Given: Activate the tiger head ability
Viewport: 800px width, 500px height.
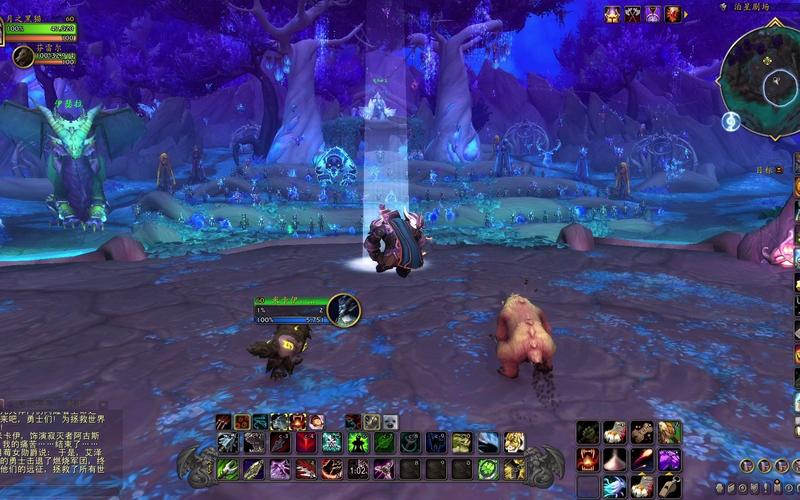Looking at the screenshot, I should coord(514,442).
